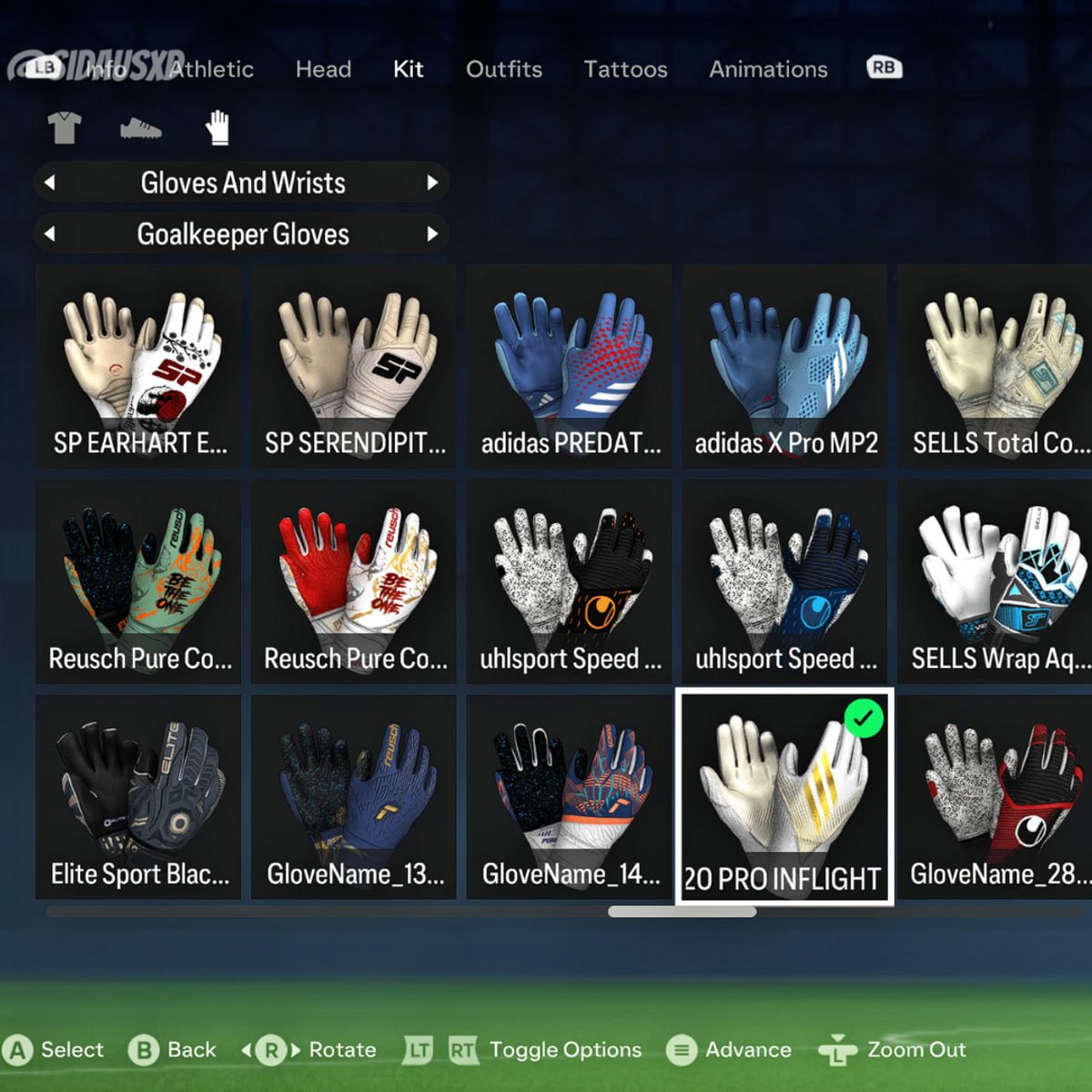Select the SELLS Wrap Aqua gloves
This screenshot has width=1092, height=1092.
996,582
